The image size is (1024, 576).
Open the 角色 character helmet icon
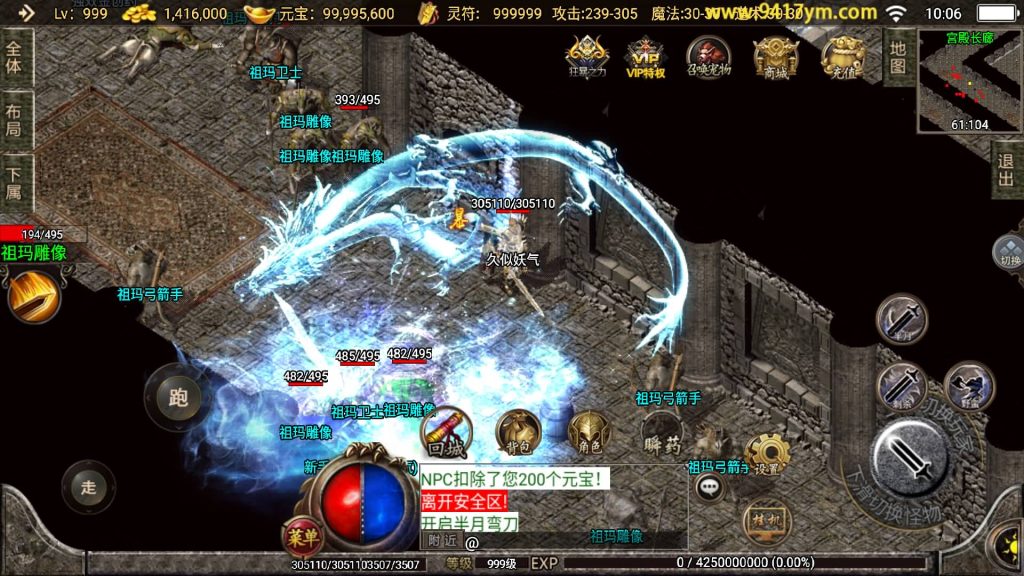tap(587, 432)
